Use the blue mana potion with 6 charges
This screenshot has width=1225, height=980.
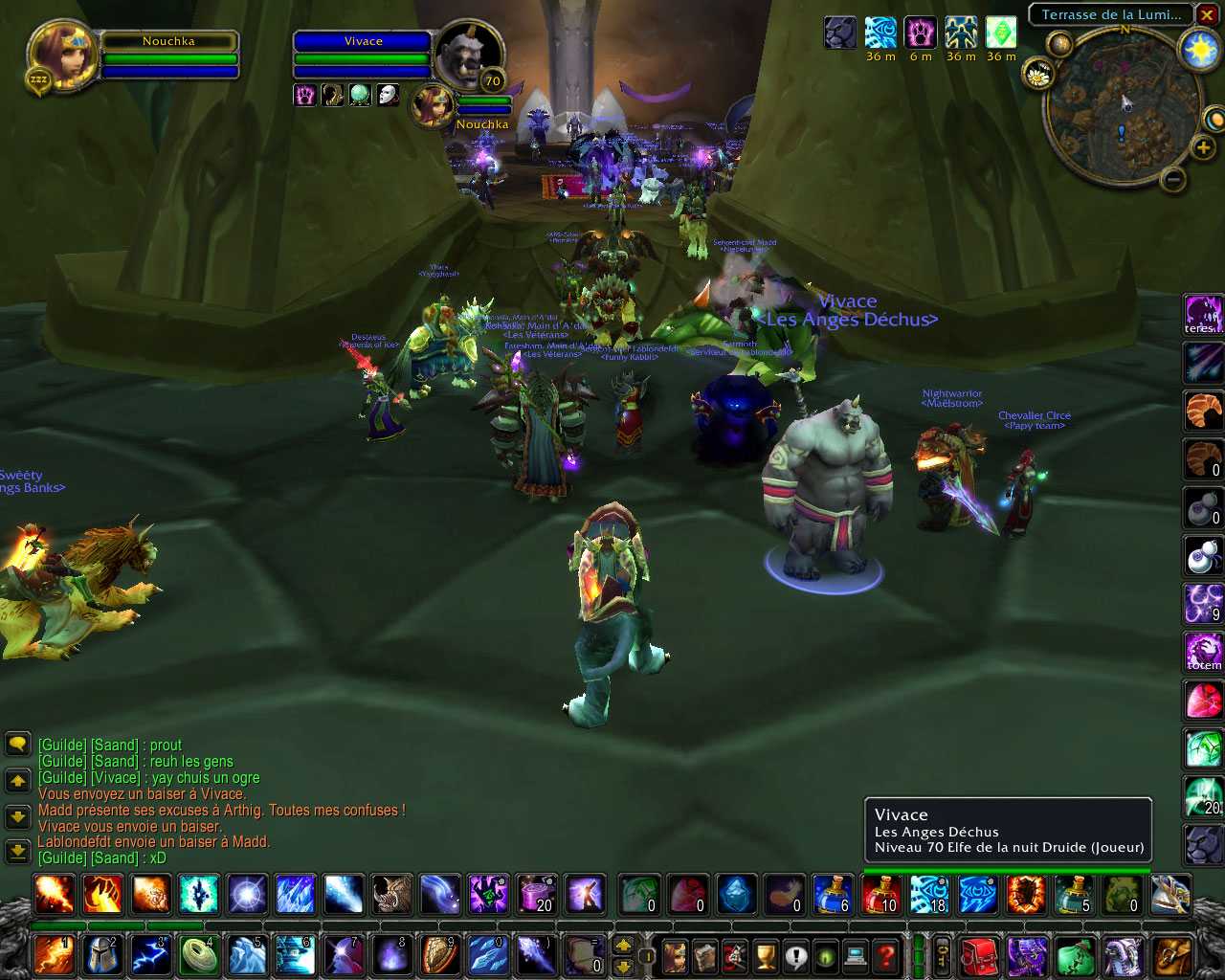click(x=833, y=895)
